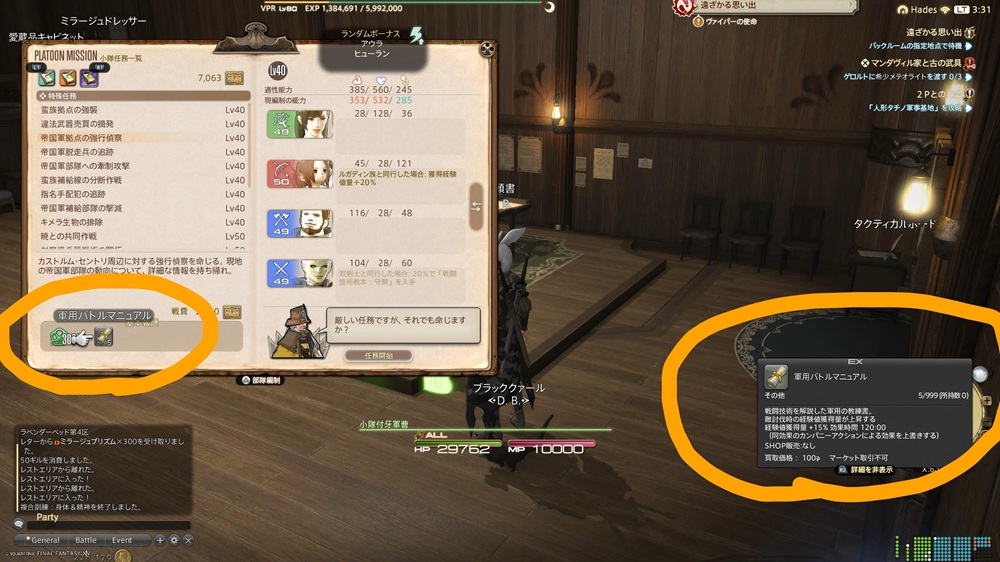1000x562 pixels.
Task: Add a new chat tab with plus button
Action: [159, 540]
